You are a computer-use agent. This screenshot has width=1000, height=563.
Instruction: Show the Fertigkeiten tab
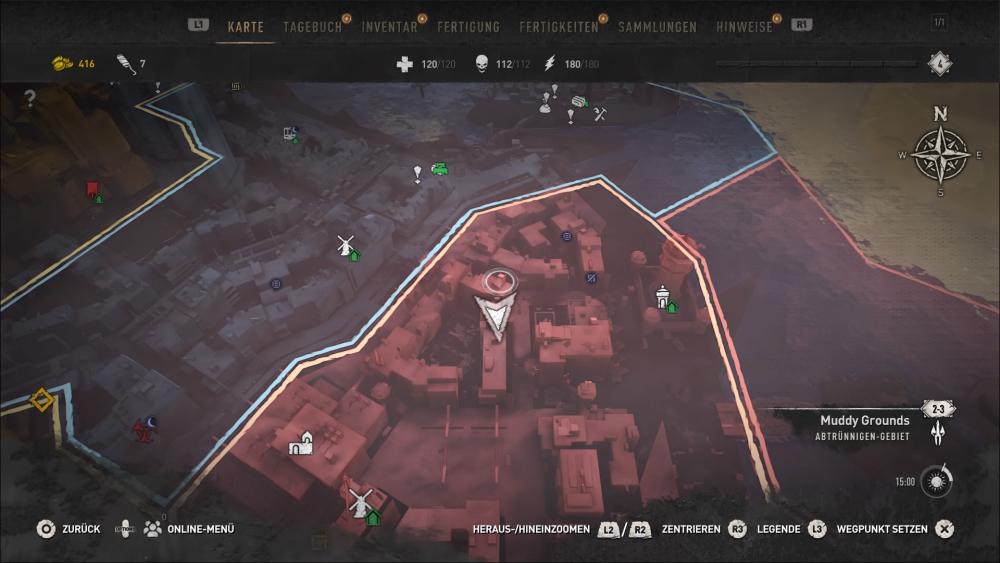click(x=559, y=27)
